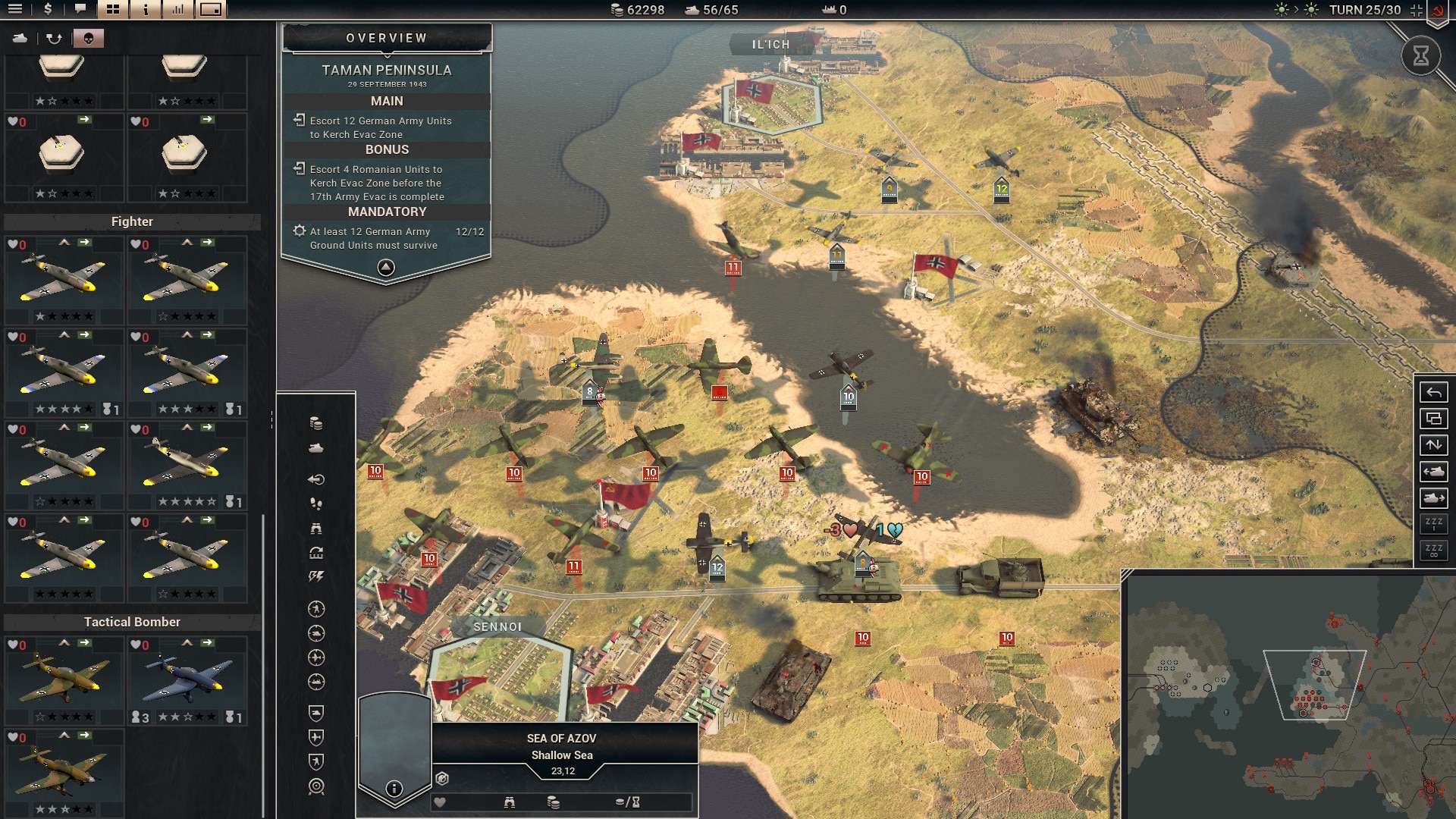Screen dimensions: 1456x819
Task: Open the dollar-sign purchase screen
Action: (48, 9)
